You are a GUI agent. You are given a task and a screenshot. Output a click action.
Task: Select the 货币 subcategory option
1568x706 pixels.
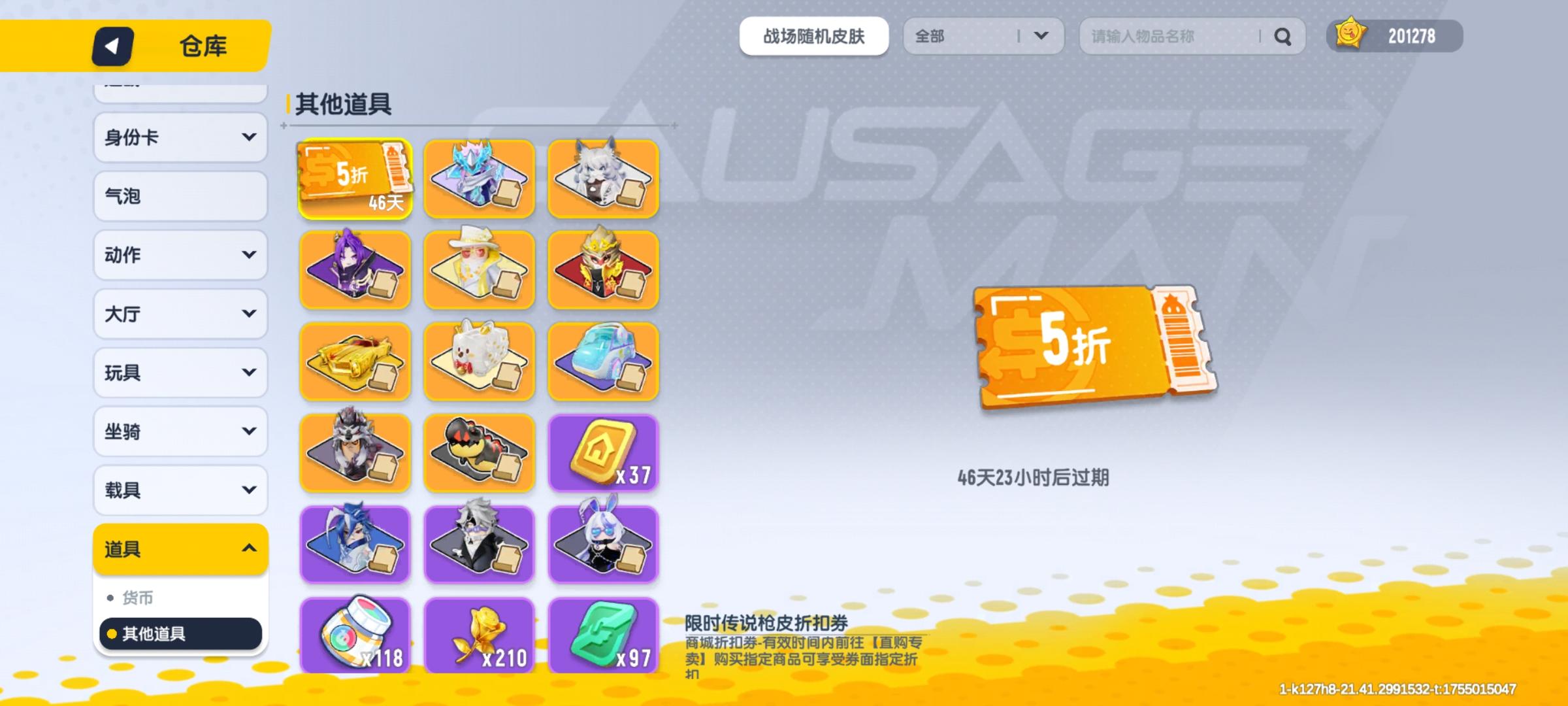[180, 597]
